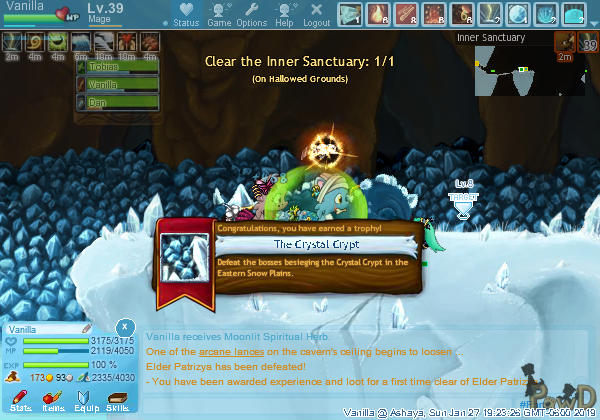Viewport: 600px width, 420px height.
Task: Open the Game menu
Action: point(219,14)
